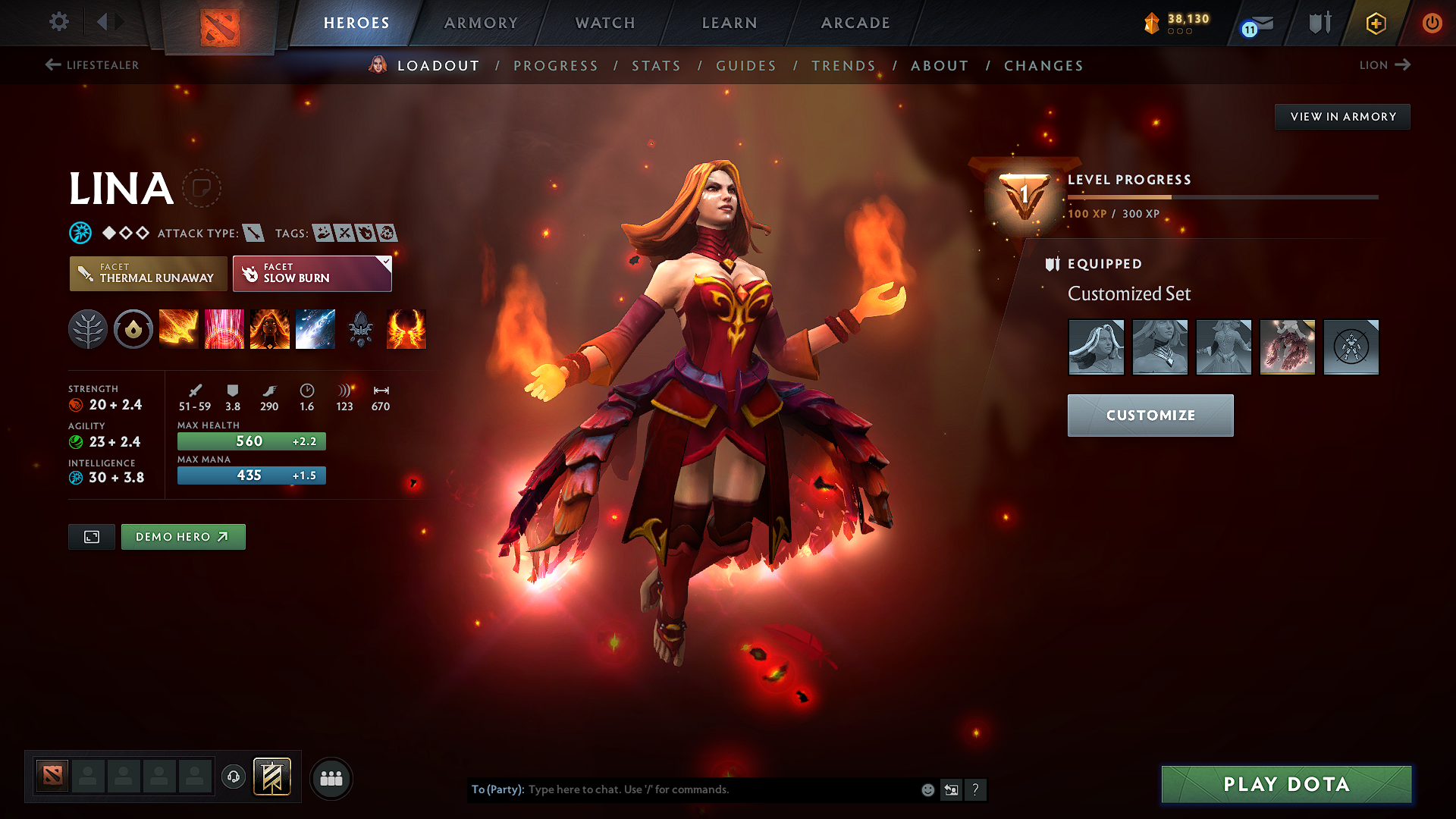Image resolution: width=1456 pixels, height=819 pixels.
Task: Open the voice chat headset icon
Action: [x=233, y=778]
